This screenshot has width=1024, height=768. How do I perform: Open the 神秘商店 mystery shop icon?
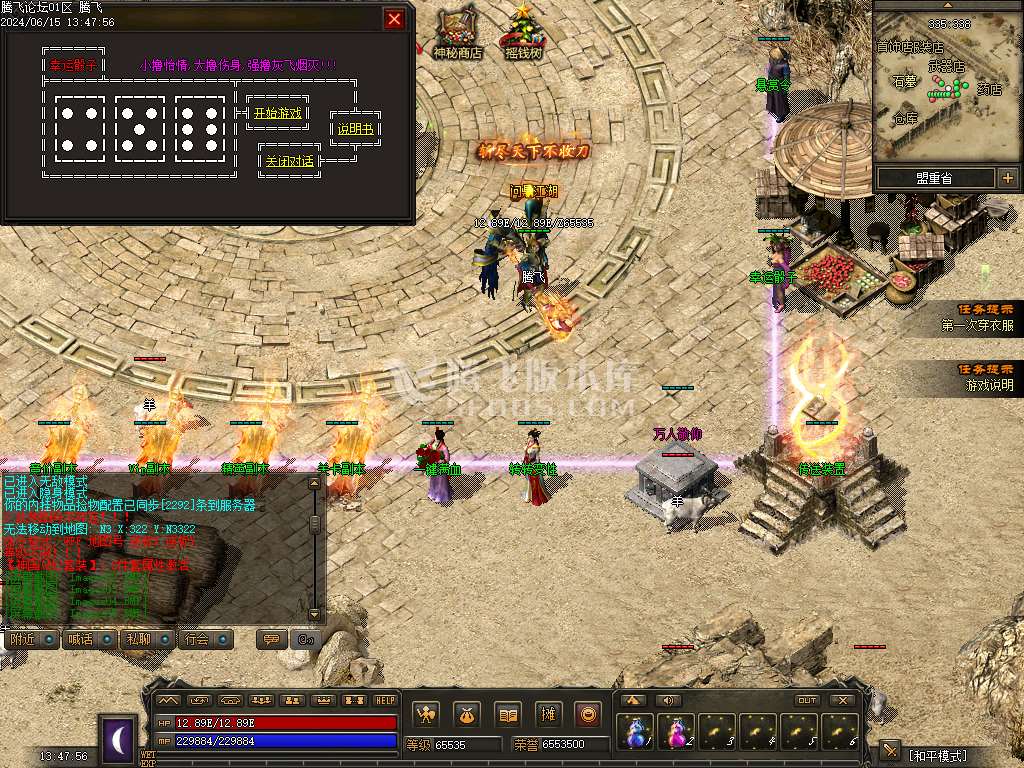point(457,32)
